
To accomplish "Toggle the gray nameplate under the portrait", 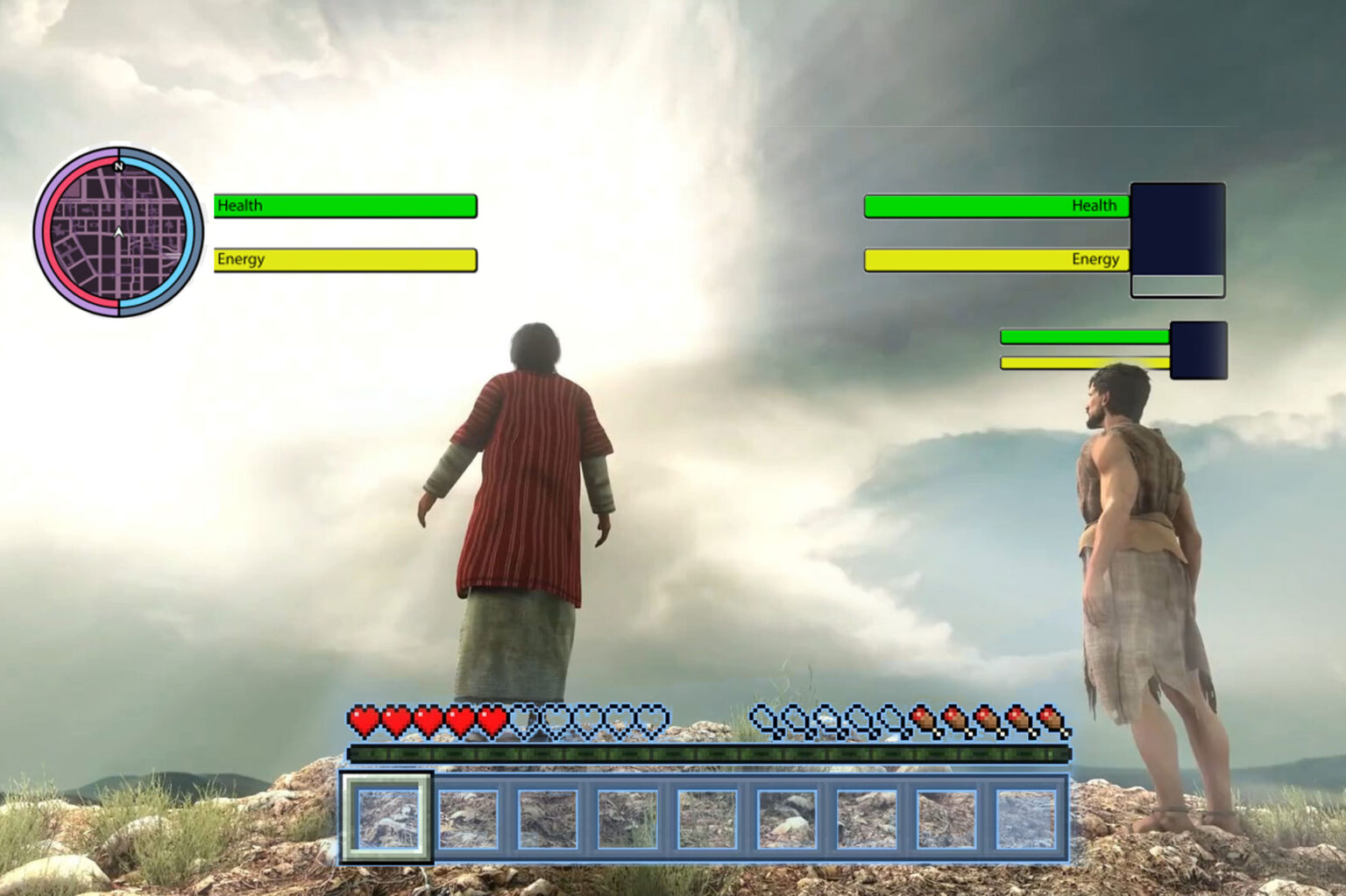I will 1179,285.
